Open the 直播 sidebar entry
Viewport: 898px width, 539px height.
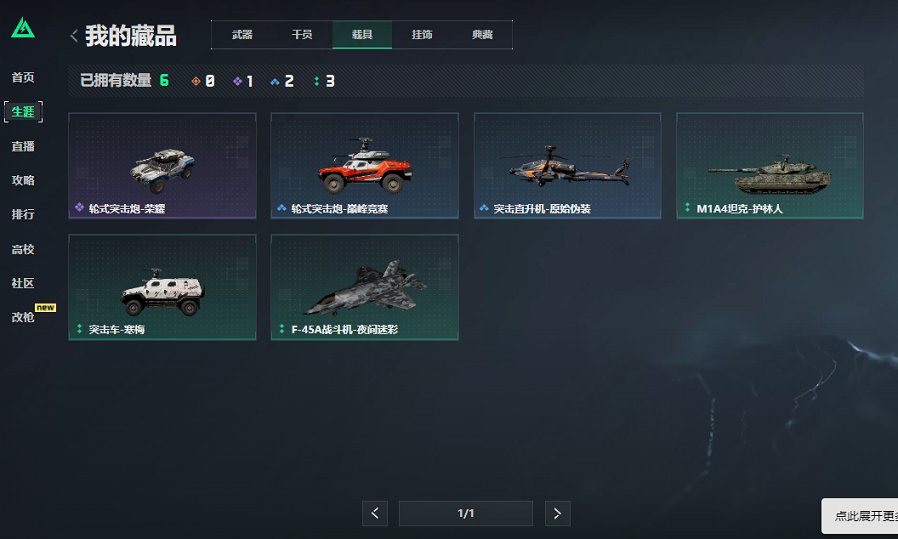pos(23,146)
